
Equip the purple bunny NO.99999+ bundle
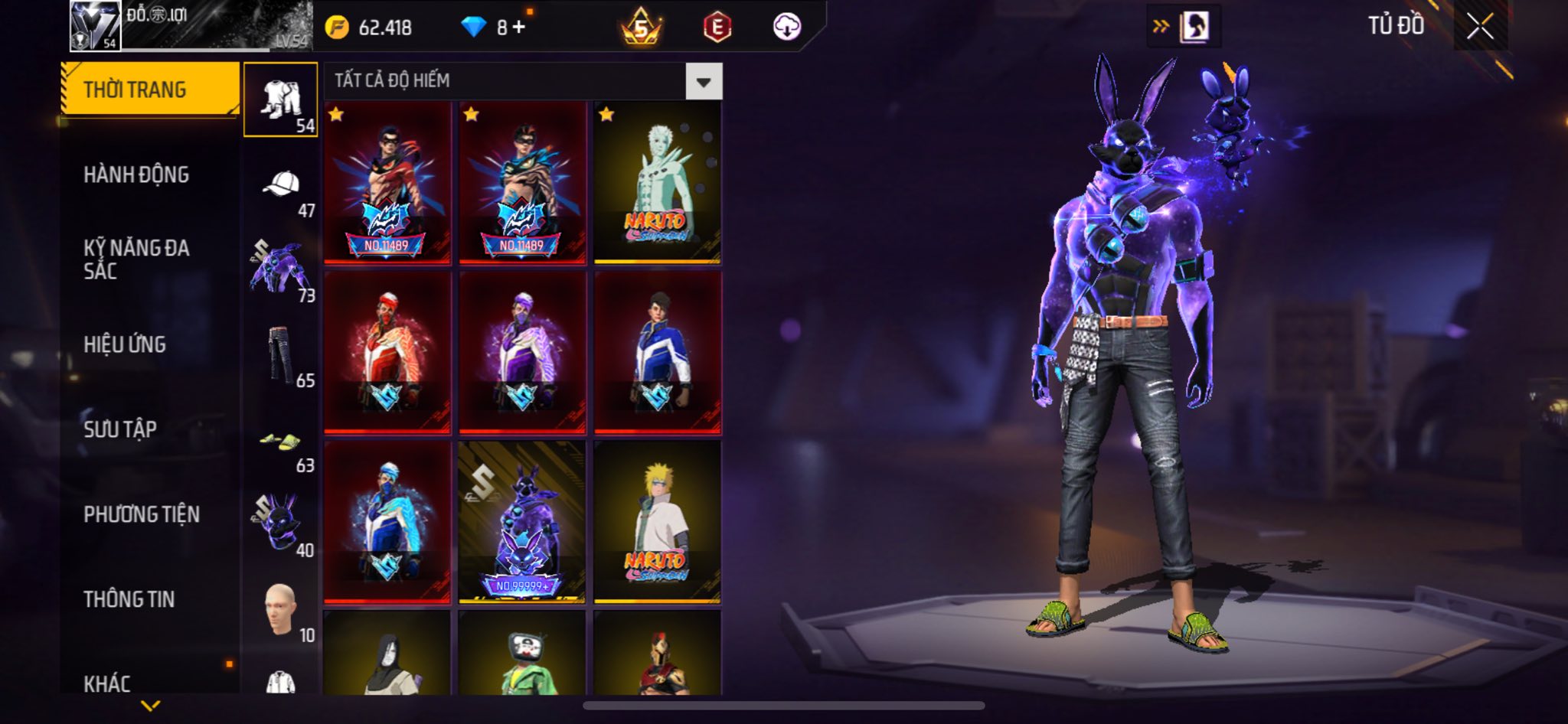(521, 522)
